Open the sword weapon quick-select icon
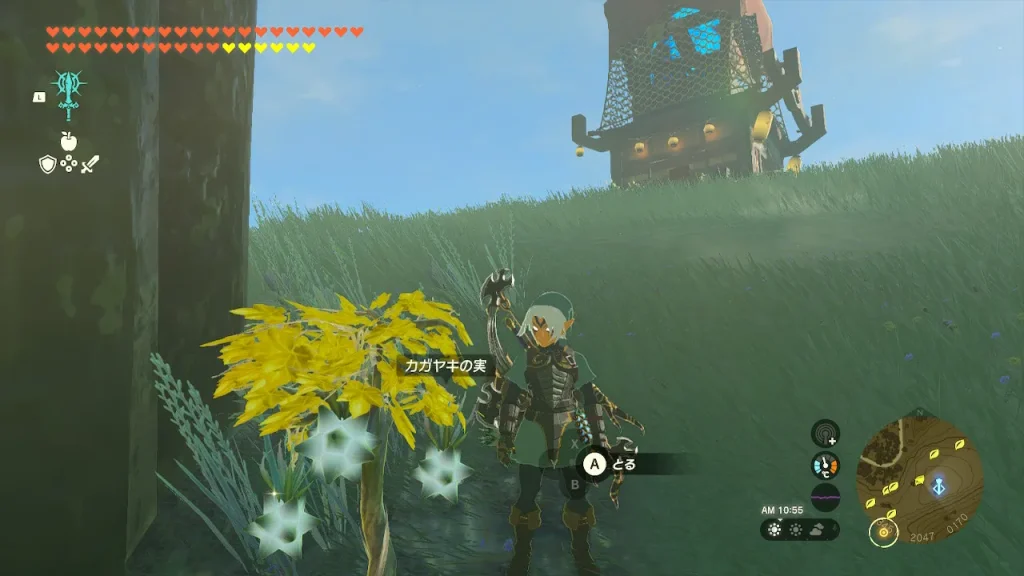The image size is (1024, 576). click(90, 164)
